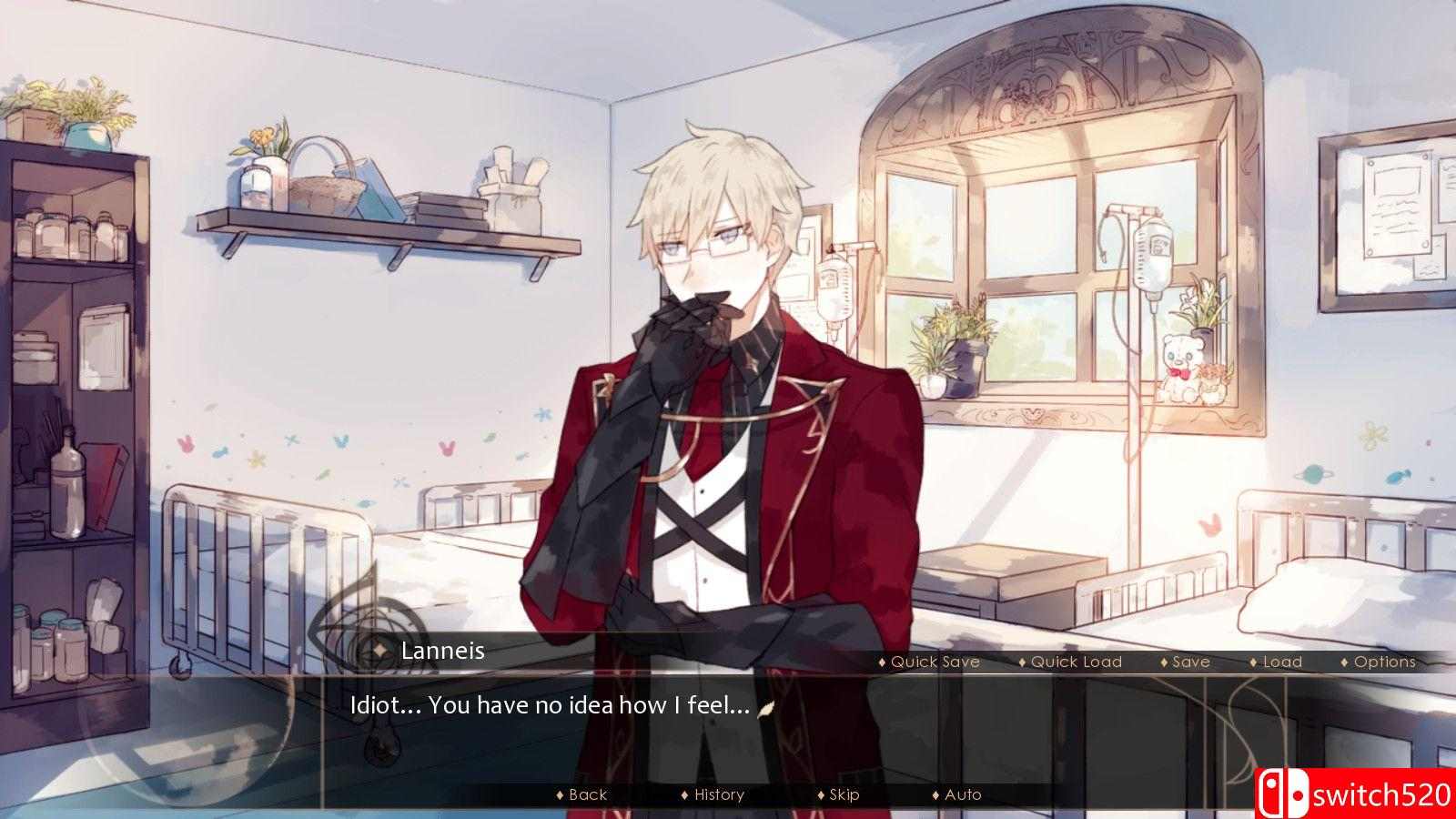The height and width of the screenshot is (819, 1456).
Task: Click the diamond icon beside History
Action: click(685, 794)
